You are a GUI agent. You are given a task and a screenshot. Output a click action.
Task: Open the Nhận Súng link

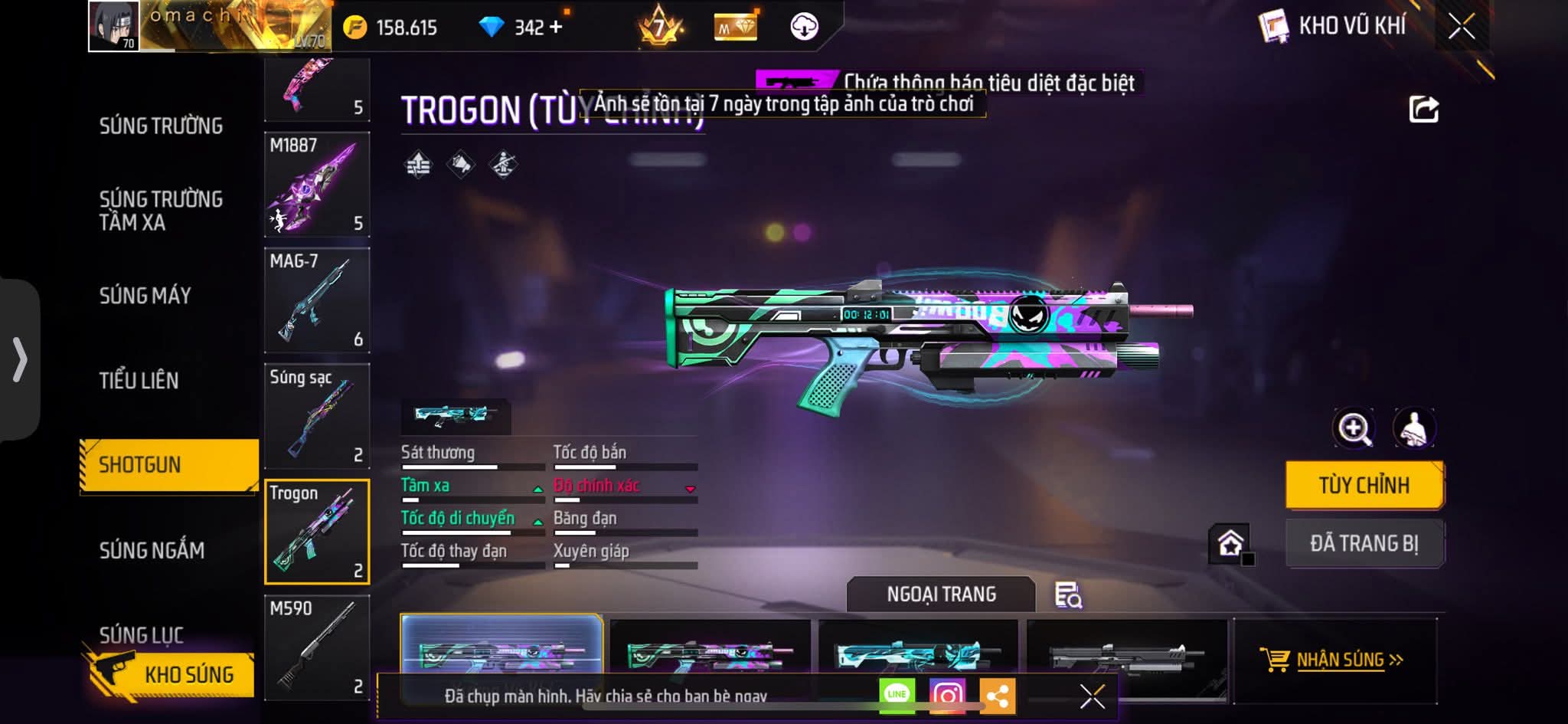[x=1340, y=660]
